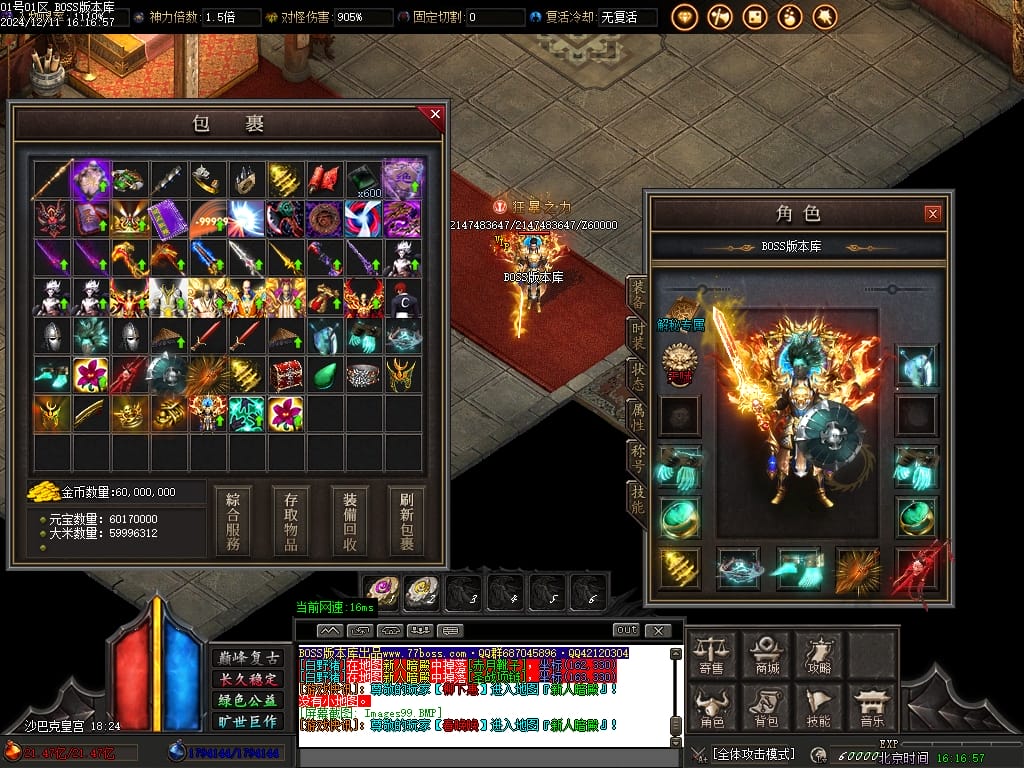
Task: Toggle 音乐 music button
Action: click(x=871, y=707)
